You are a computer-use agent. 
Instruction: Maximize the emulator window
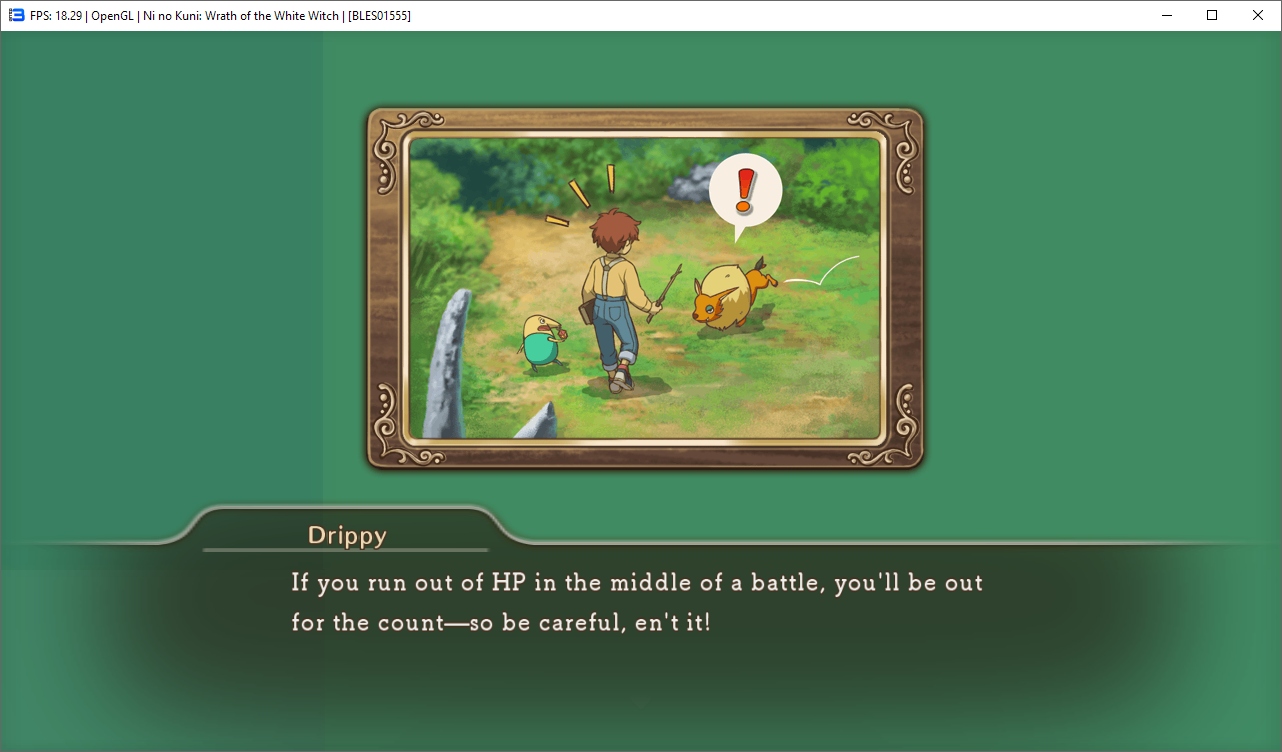tap(1212, 15)
